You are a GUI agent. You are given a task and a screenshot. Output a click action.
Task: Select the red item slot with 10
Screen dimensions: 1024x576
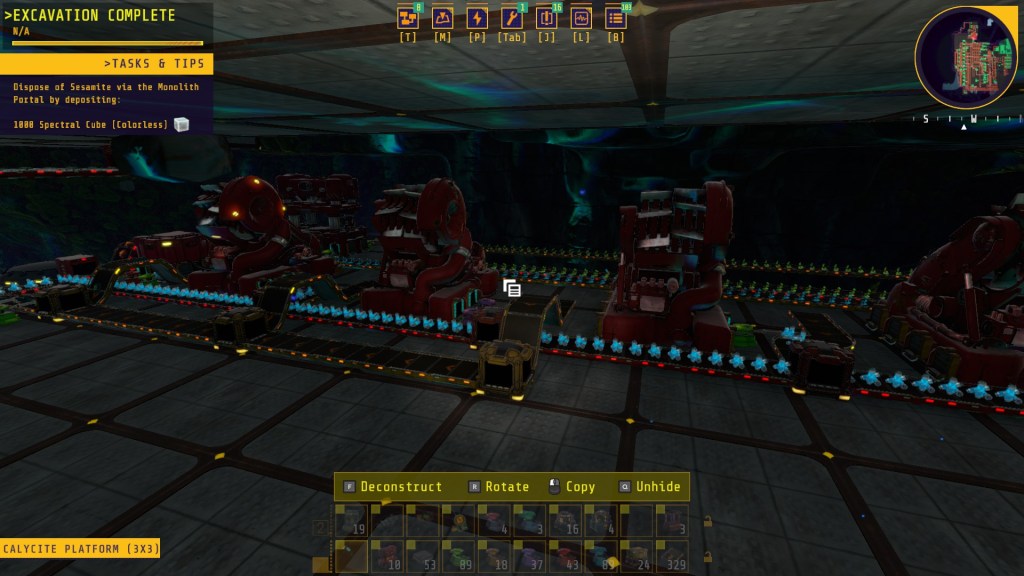pos(387,556)
